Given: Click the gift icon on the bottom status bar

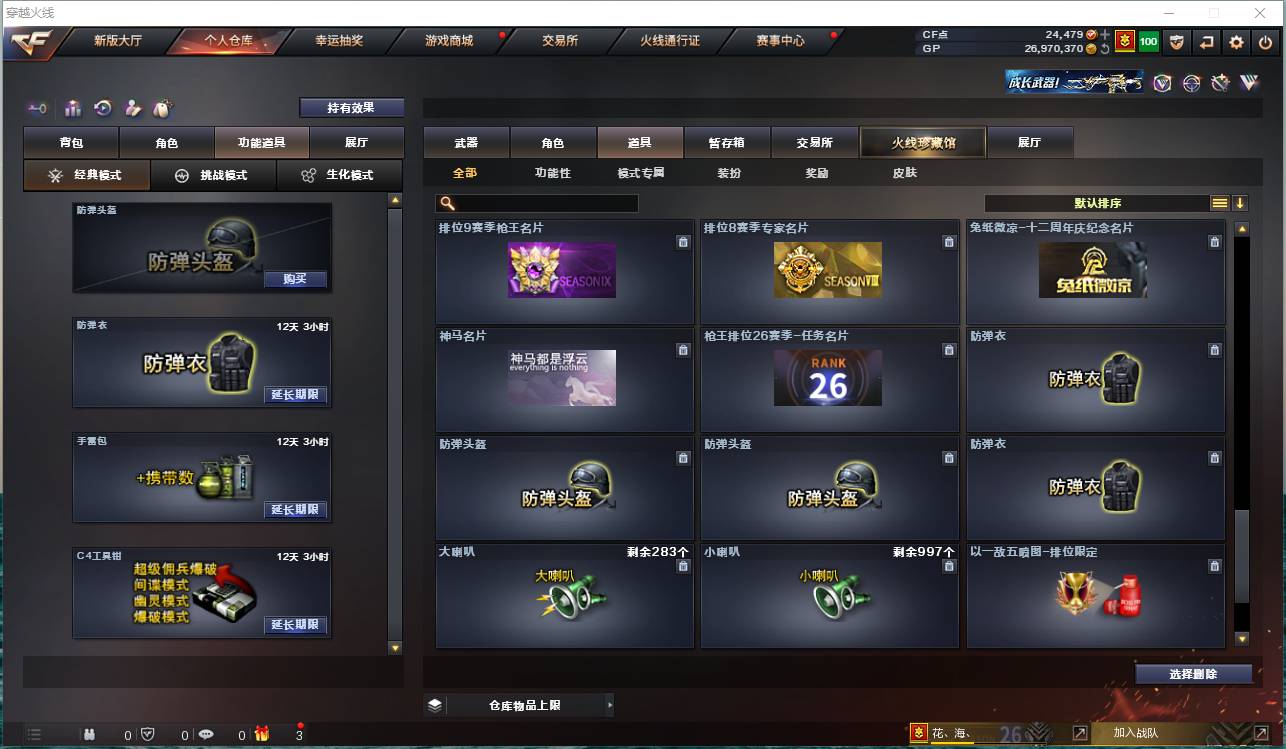Looking at the screenshot, I should 260,733.
